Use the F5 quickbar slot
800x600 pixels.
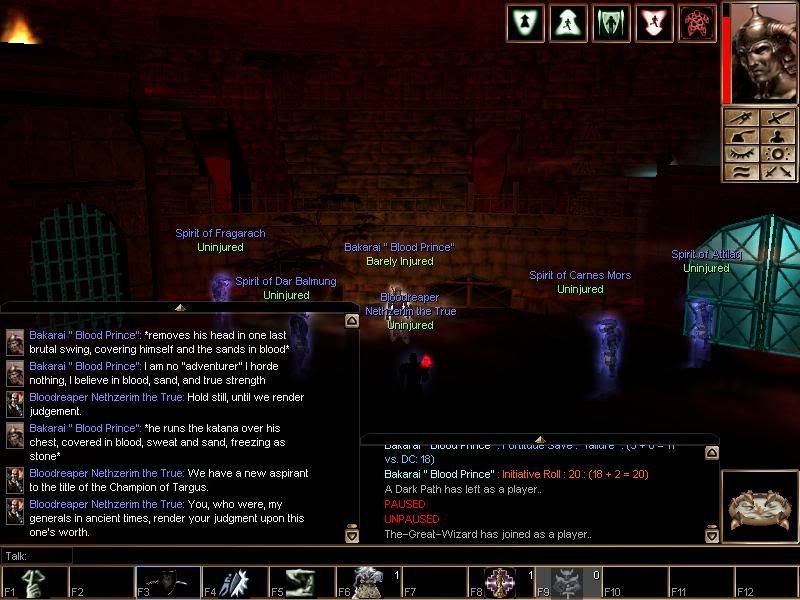point(301,582)
